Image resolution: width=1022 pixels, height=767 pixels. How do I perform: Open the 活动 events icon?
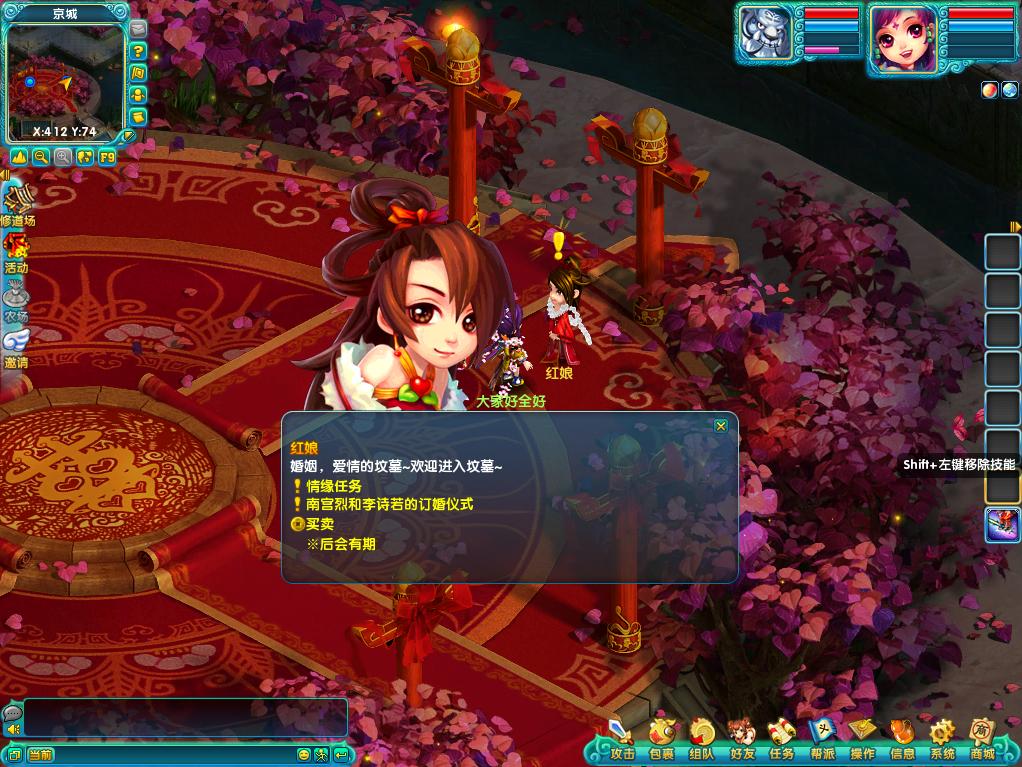pos(16,251)
